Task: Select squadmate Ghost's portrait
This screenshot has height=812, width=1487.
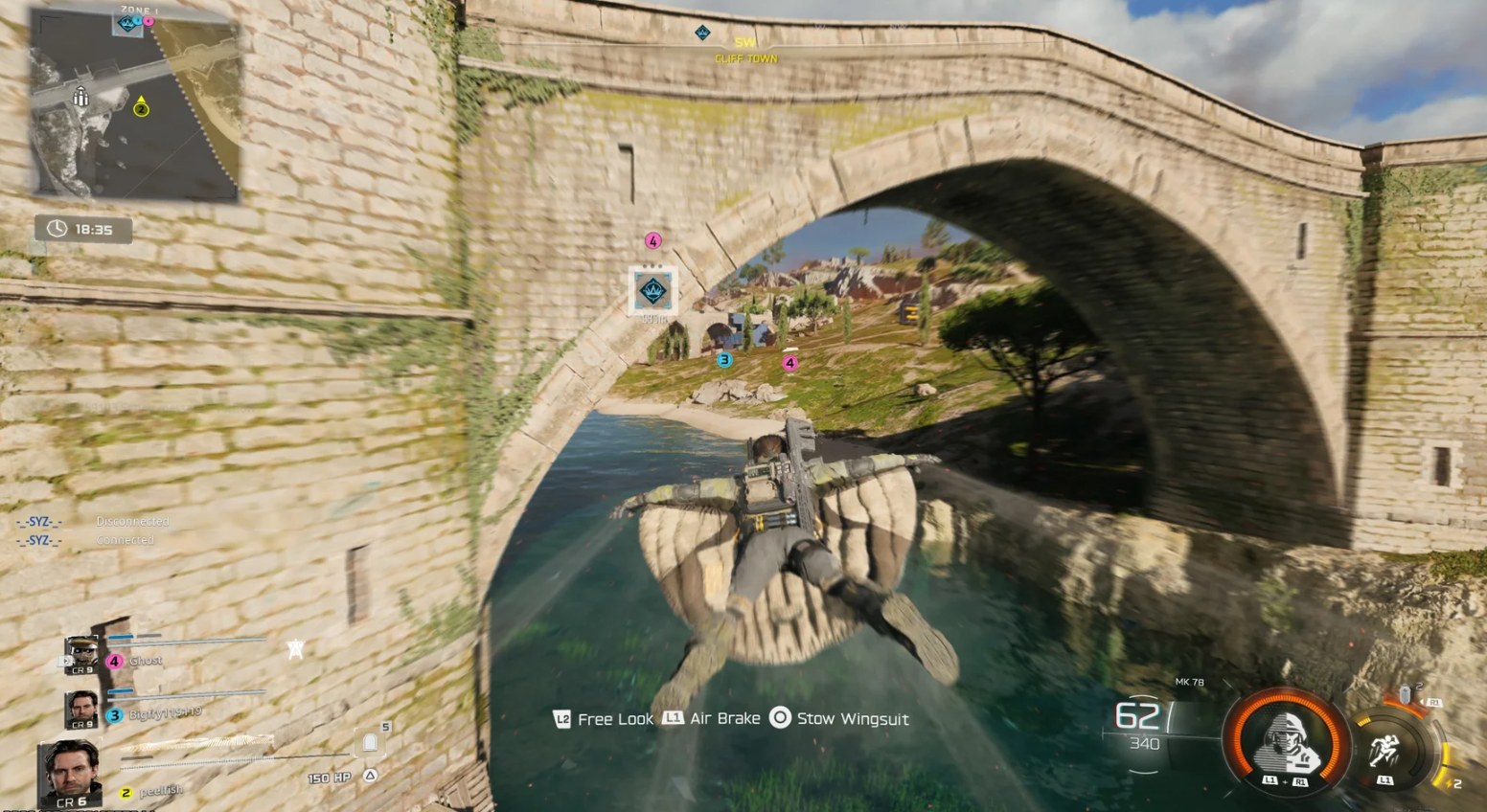Action: 82,656
